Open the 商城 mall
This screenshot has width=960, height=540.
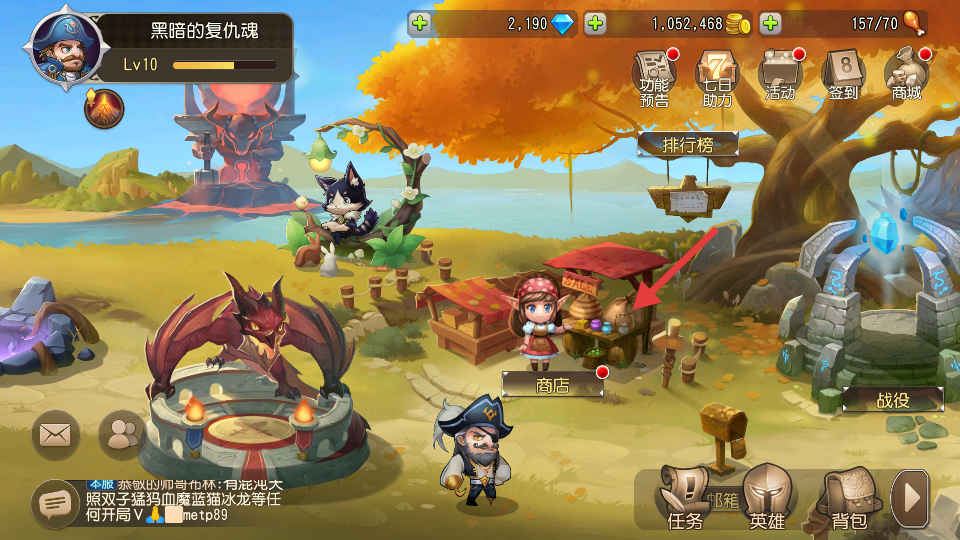click(906, 76)
